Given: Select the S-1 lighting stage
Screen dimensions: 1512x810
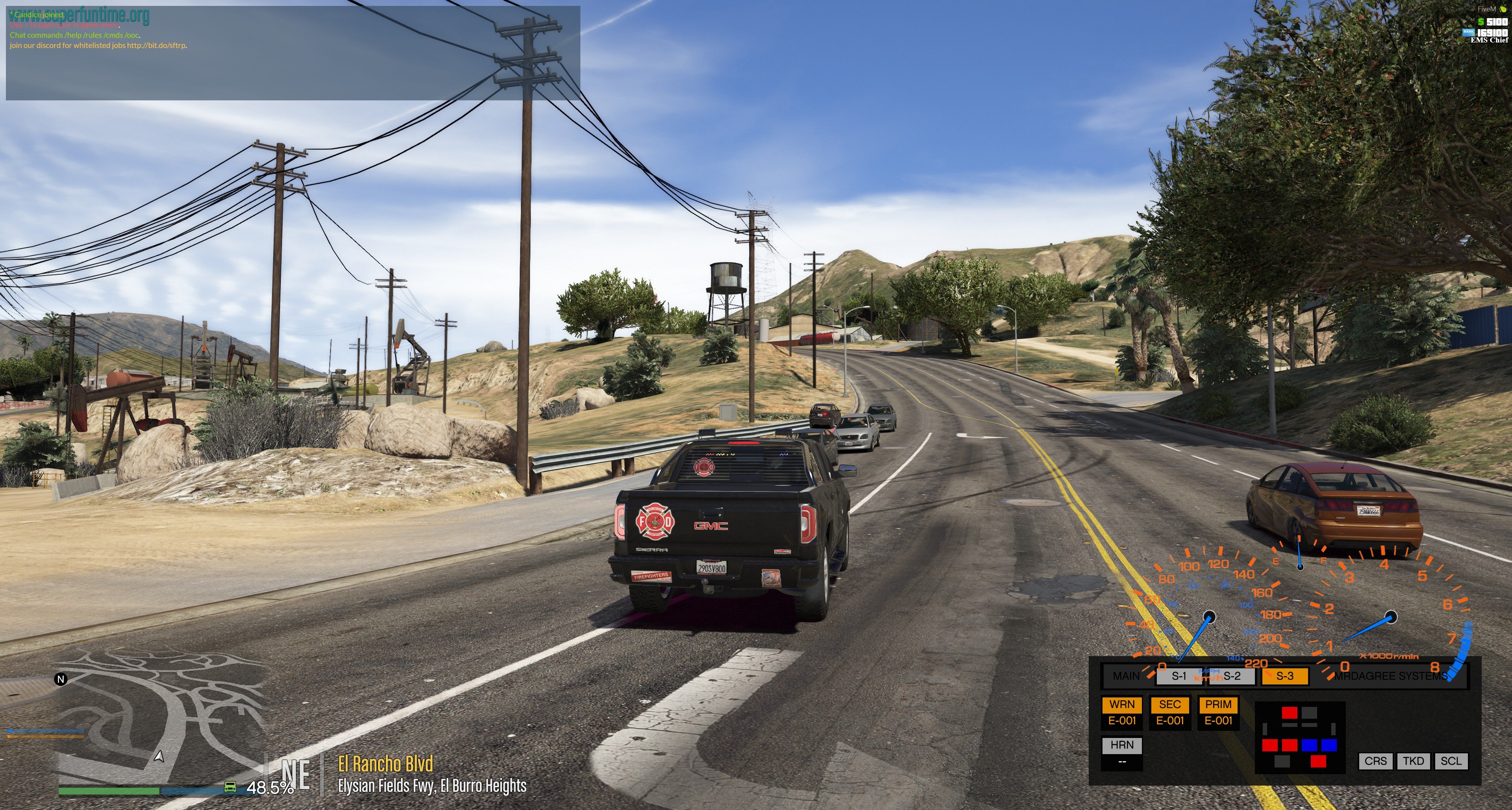Looking at the screenshot, I should (x=1178, y=676).
